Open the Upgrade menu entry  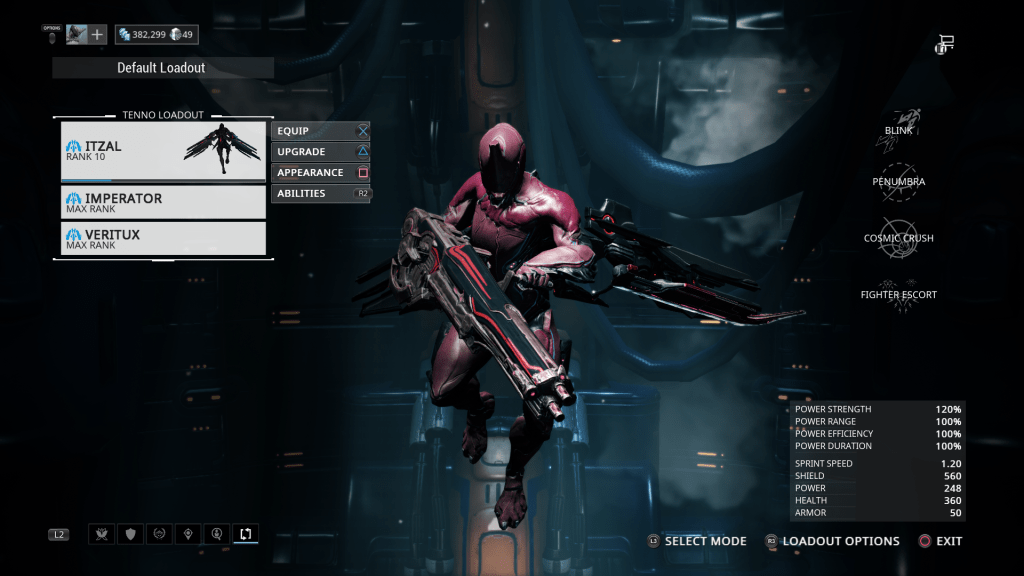tap(320, 152)
